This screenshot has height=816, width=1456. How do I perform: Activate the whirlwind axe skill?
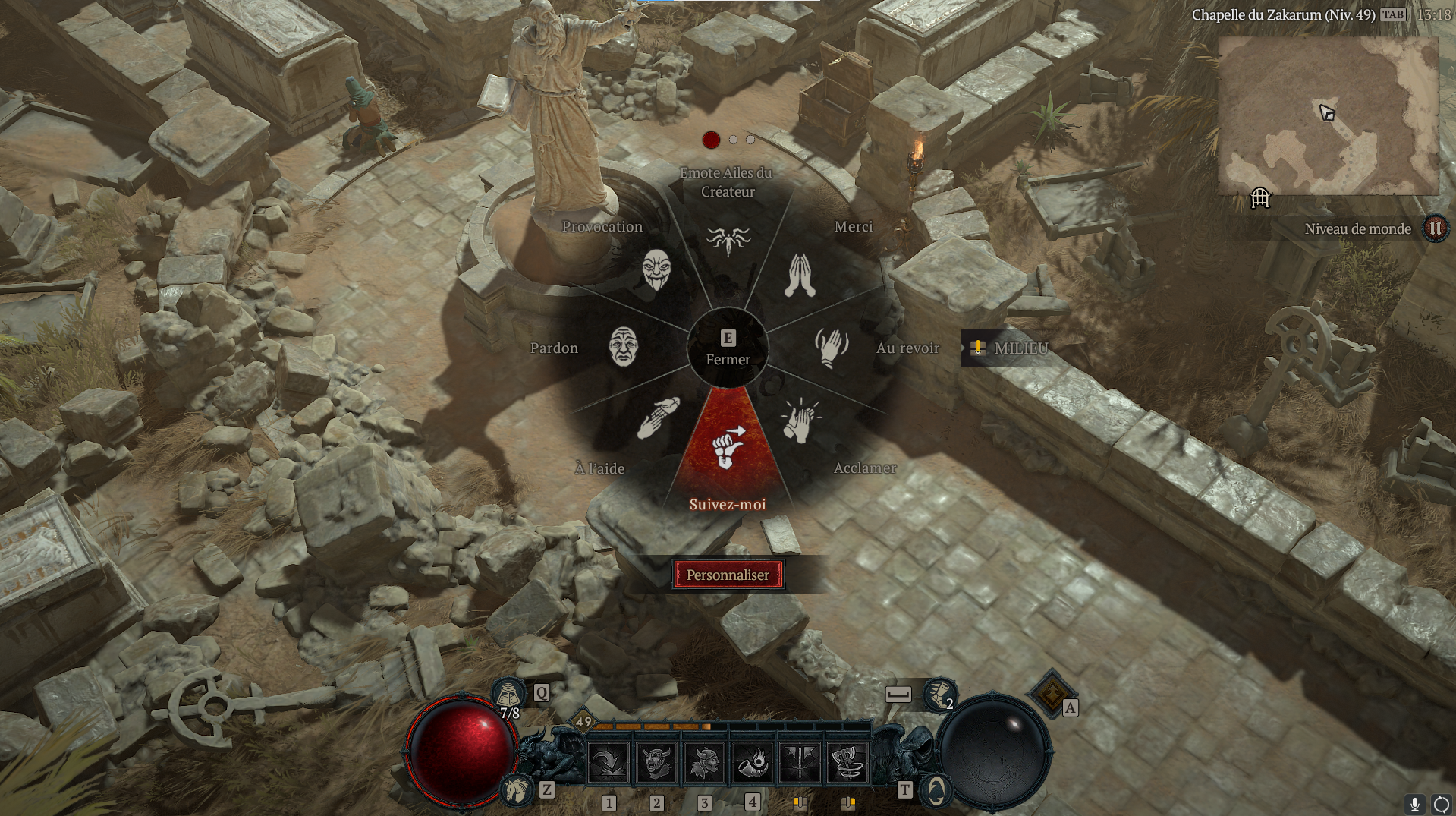(x=847, y=762)
